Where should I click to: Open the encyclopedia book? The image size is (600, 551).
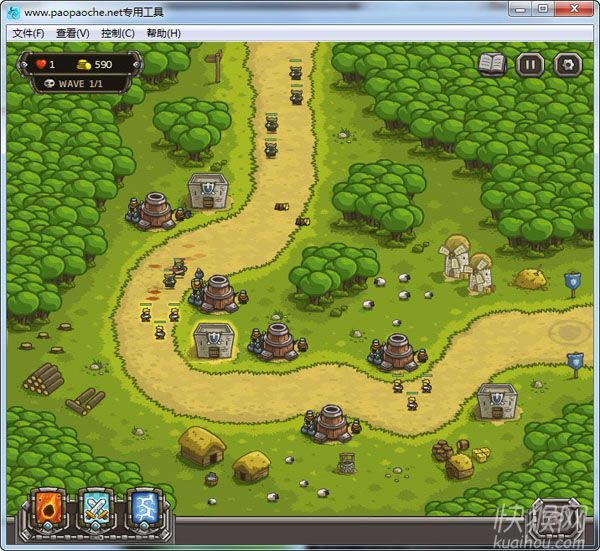pos(492,66)
